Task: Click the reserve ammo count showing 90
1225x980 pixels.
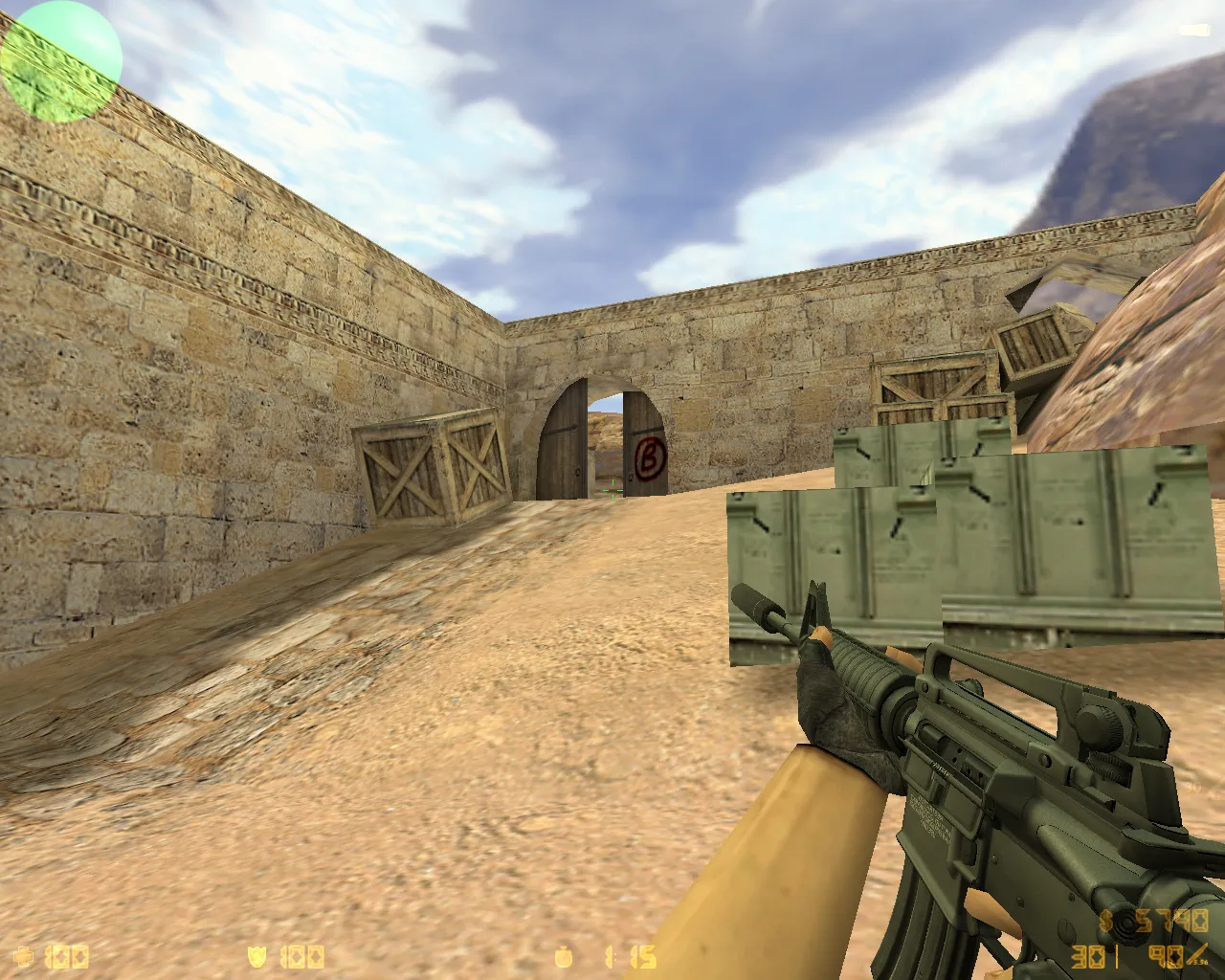Action: coord(1166,956)
